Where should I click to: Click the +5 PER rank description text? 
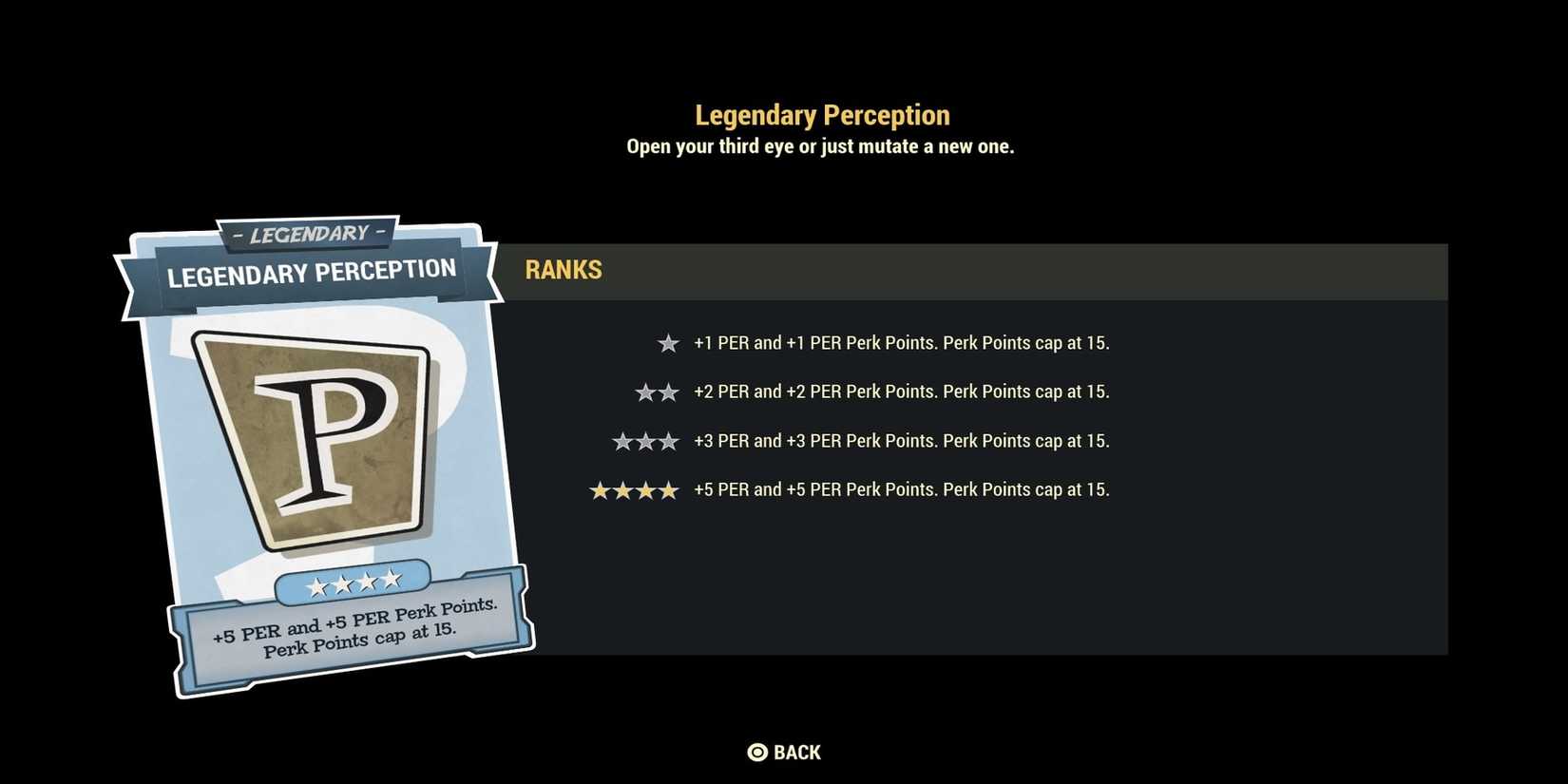[900, 489]
